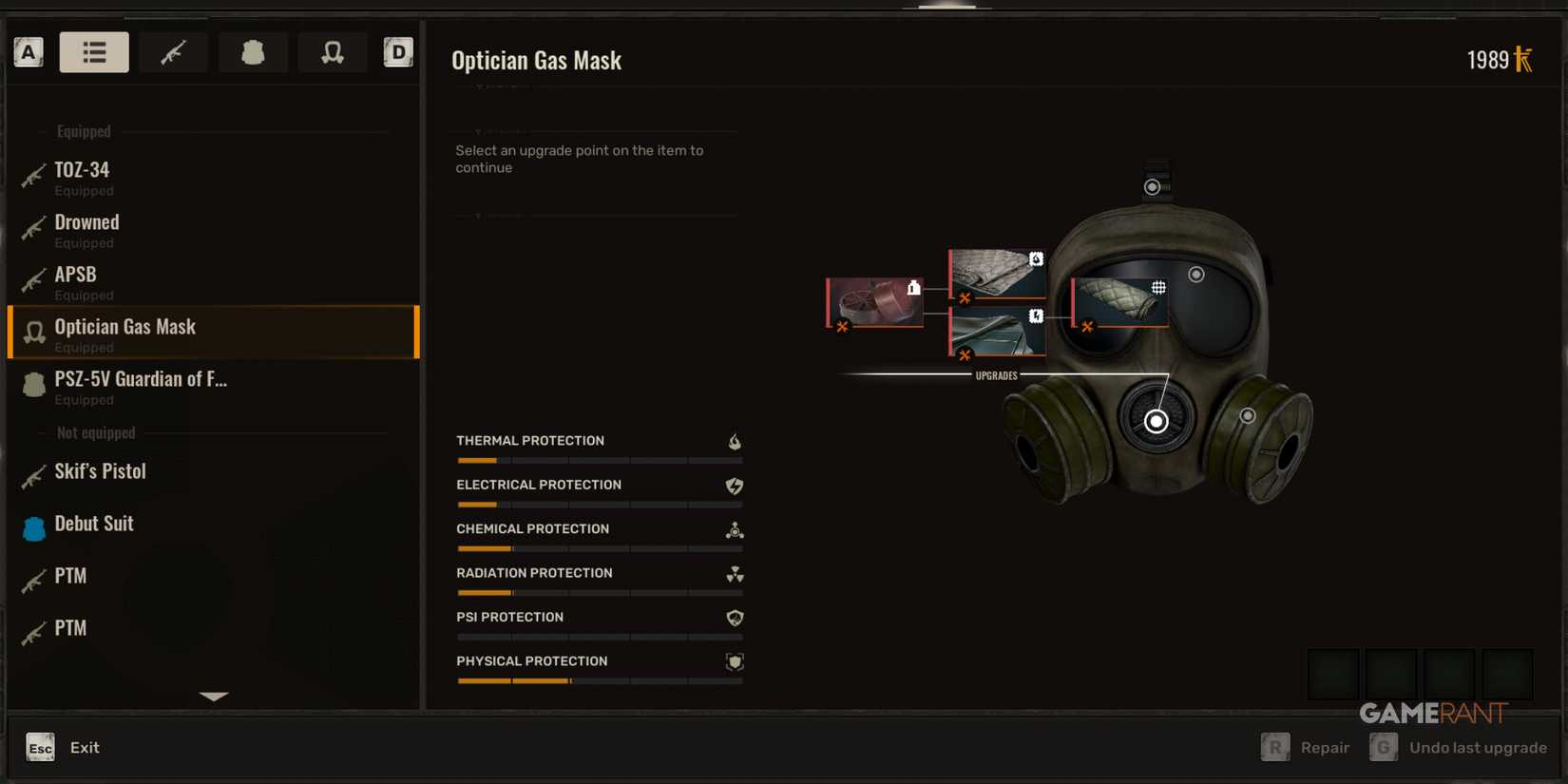
Task: Open the armor category filter icon
Action: 253,52
